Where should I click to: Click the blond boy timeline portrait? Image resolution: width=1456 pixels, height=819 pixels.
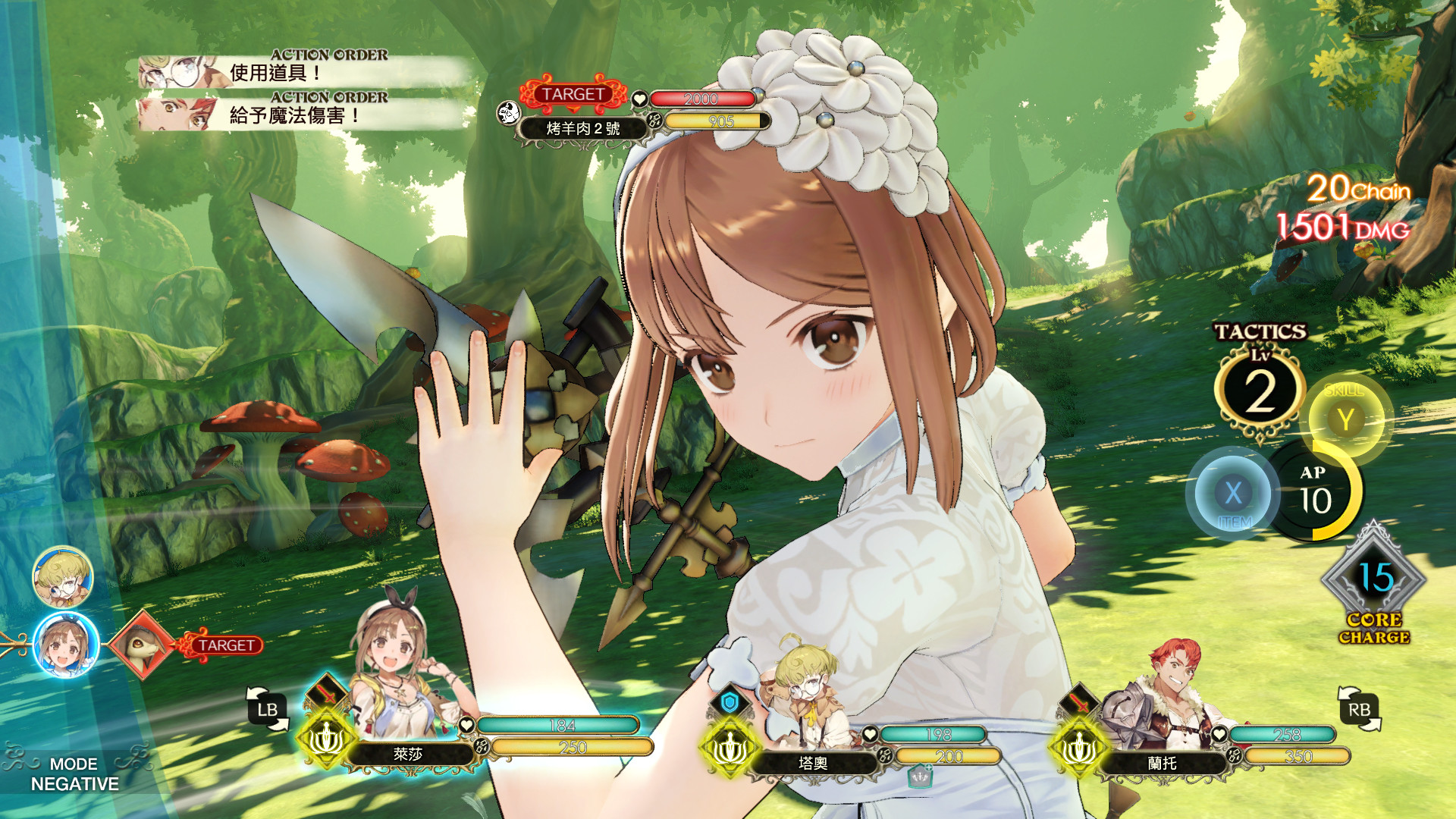[x=63, y=577]
